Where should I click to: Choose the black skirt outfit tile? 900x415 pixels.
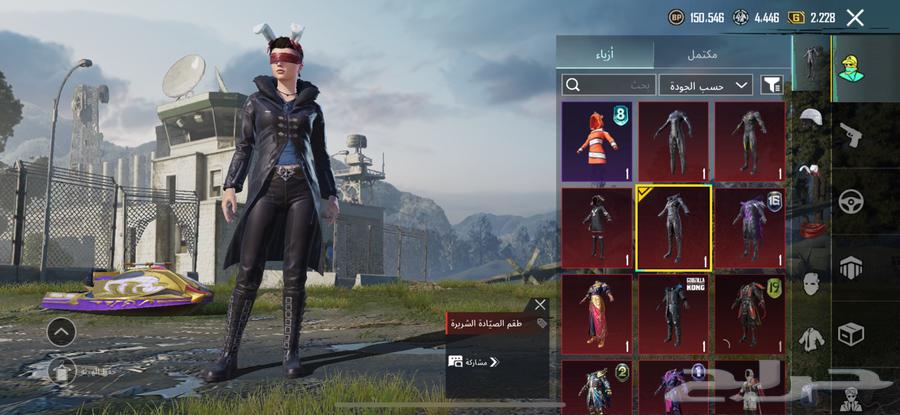click(x=597, y=227)
